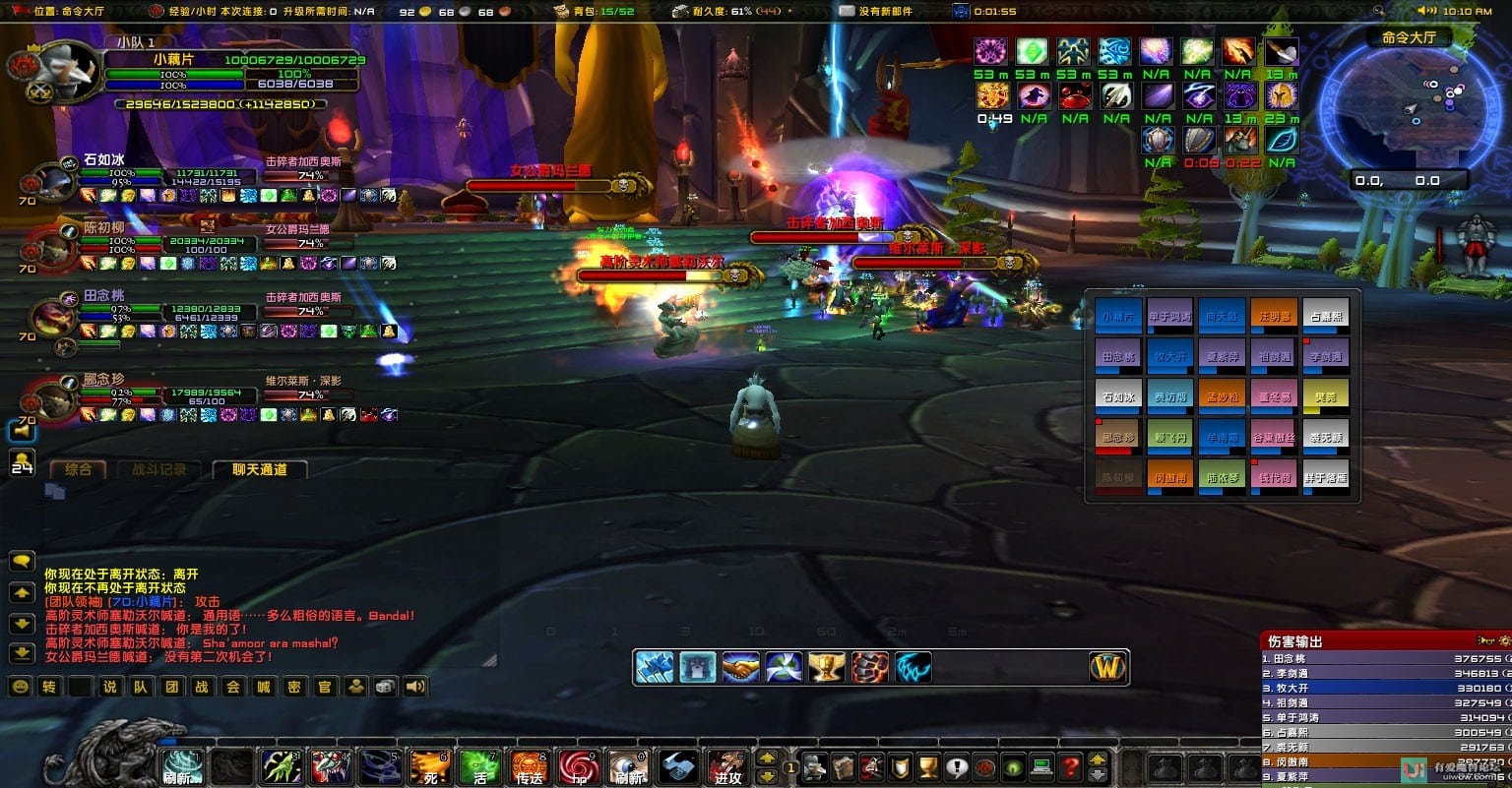Click the golden trophy icon on the middle bar
The image size is (1512, 788).
coord(827,668)
